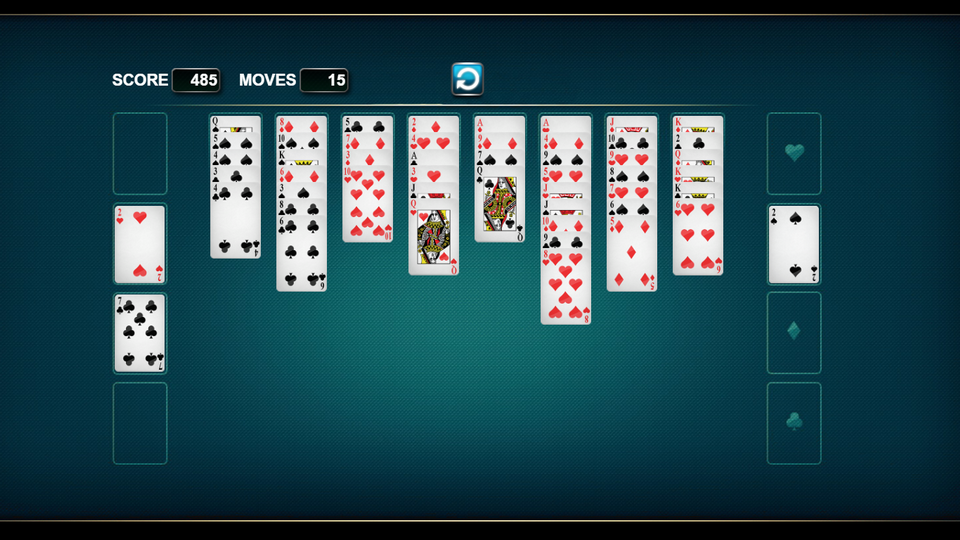This screenshot has width=960, height=540.
Task: Select the 2 of hearts free cell card
Action: (140, 245)
